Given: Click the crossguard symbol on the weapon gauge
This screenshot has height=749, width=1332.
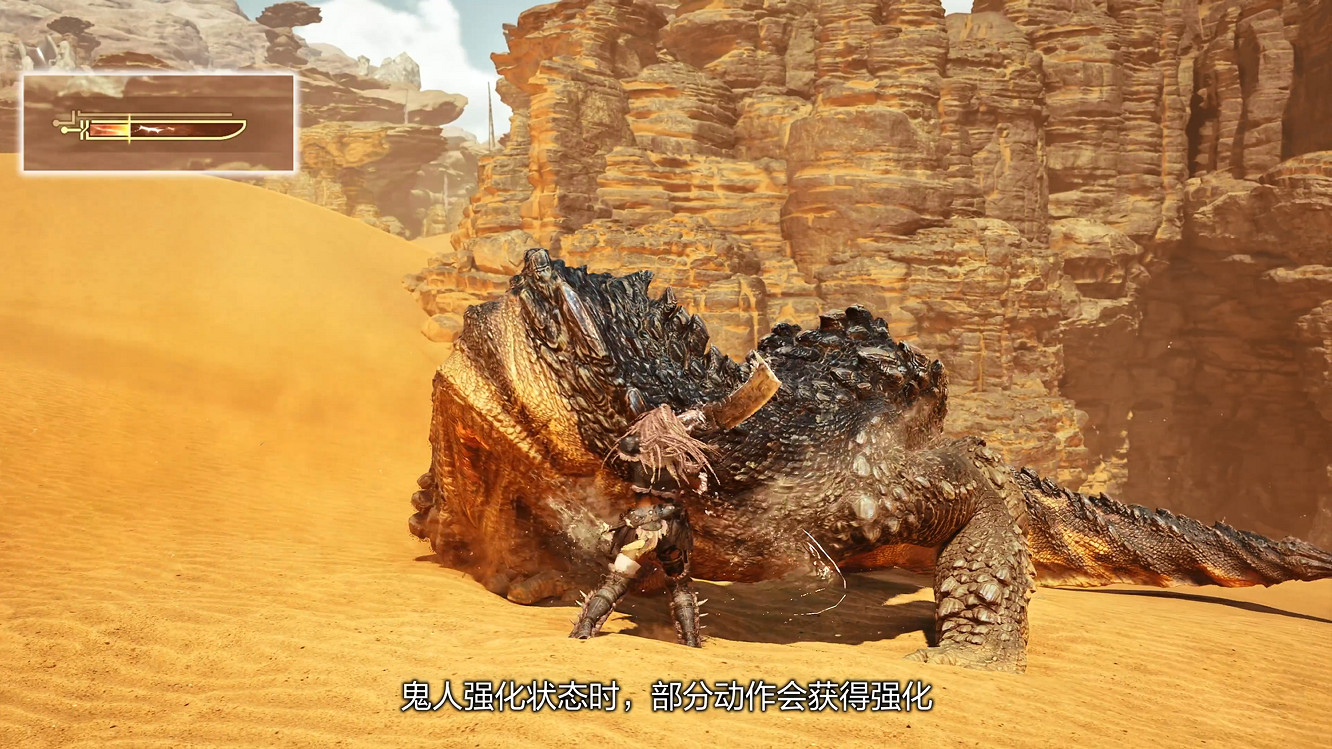Looking at the screenshot, I should [84, 130].
